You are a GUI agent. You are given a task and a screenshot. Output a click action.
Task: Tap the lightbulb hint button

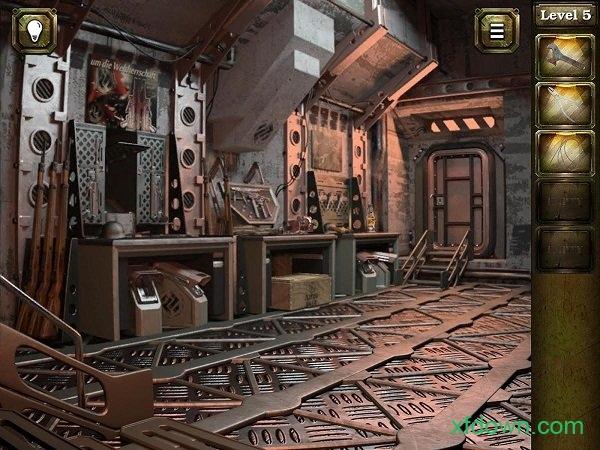[x=33, y=30]
